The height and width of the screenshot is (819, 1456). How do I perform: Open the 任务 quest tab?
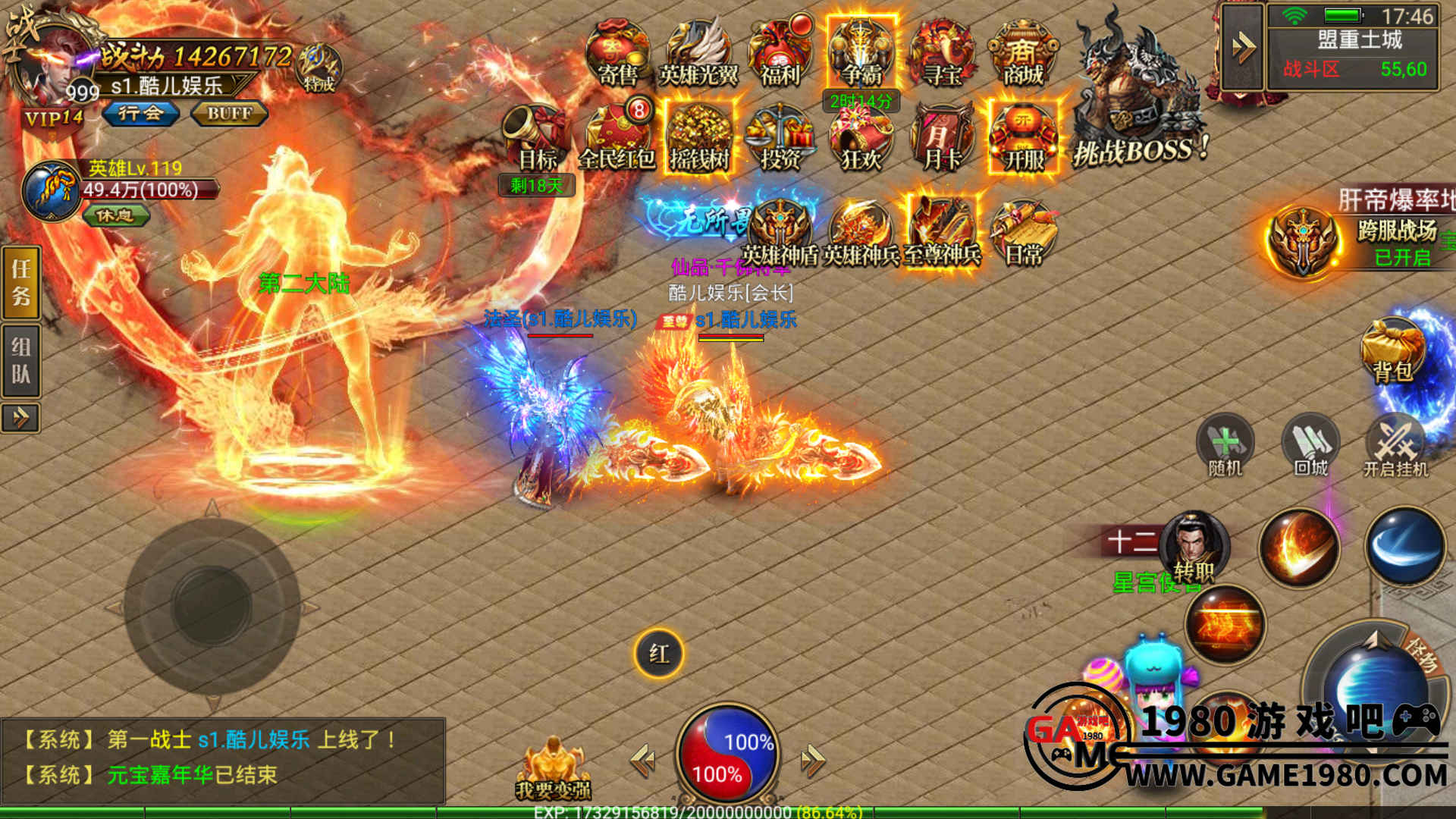coord(20,282)
